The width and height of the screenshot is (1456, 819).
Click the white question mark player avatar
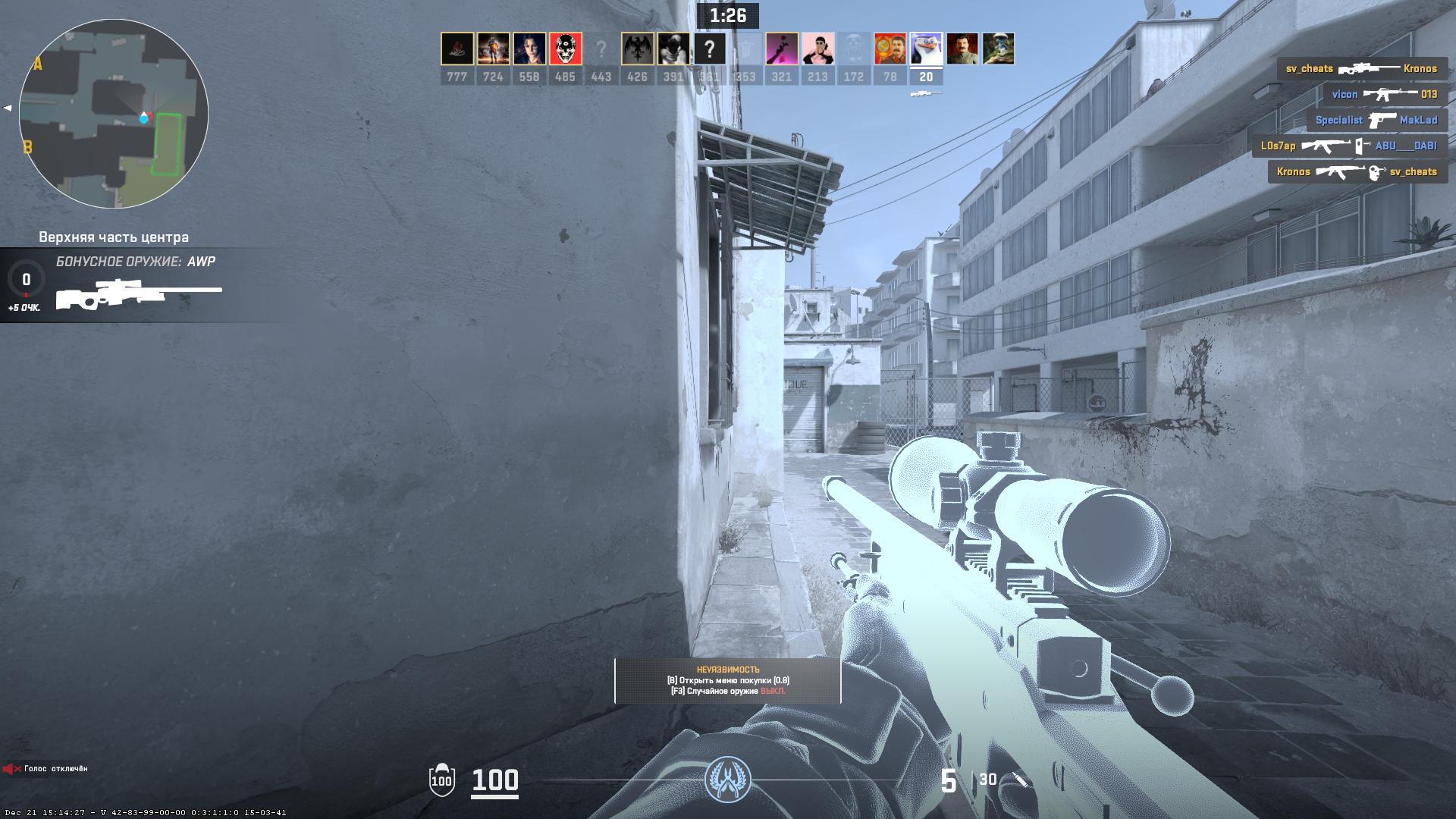[709, 49]
